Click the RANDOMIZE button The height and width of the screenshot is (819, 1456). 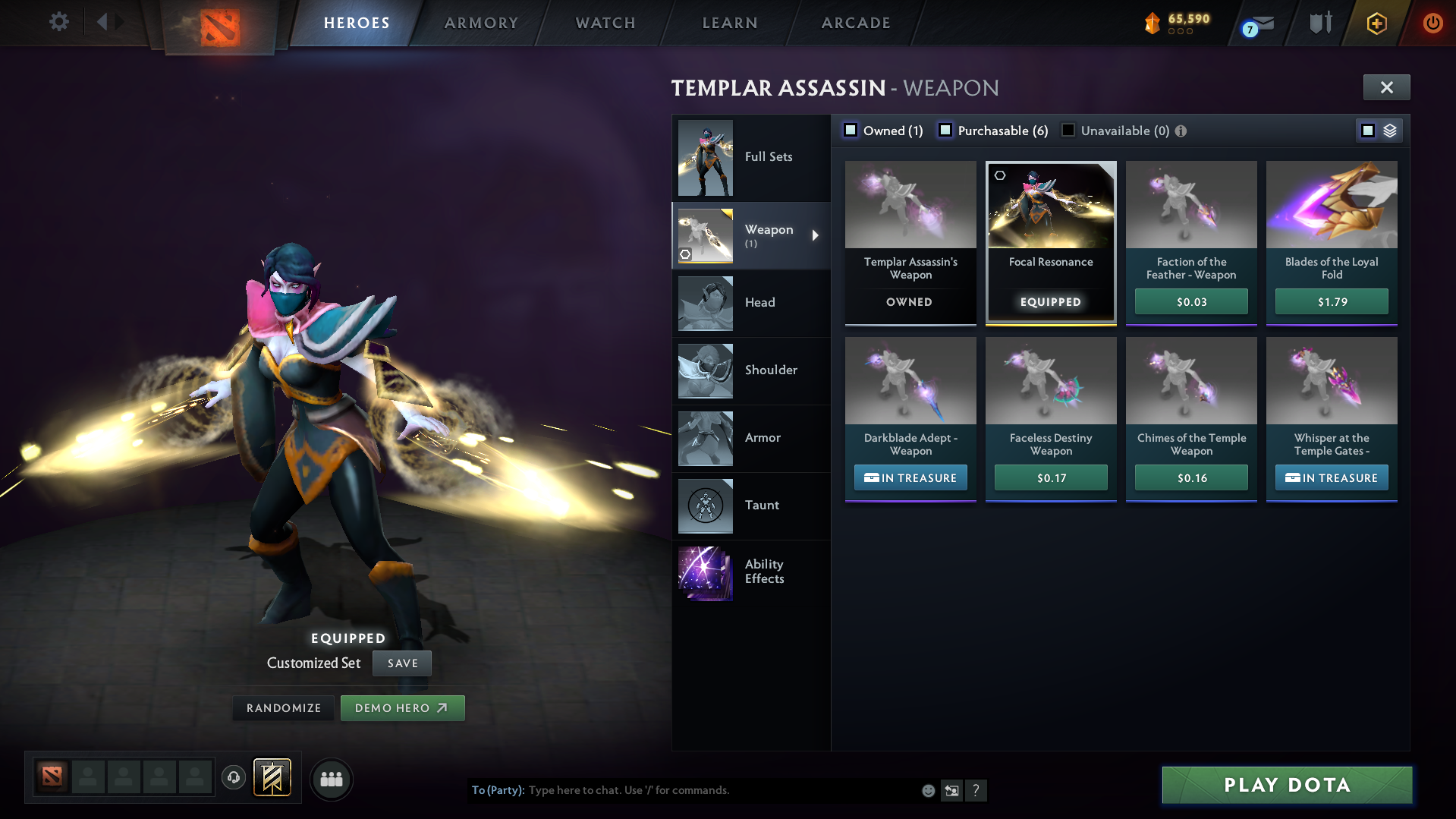coord(283,707)
